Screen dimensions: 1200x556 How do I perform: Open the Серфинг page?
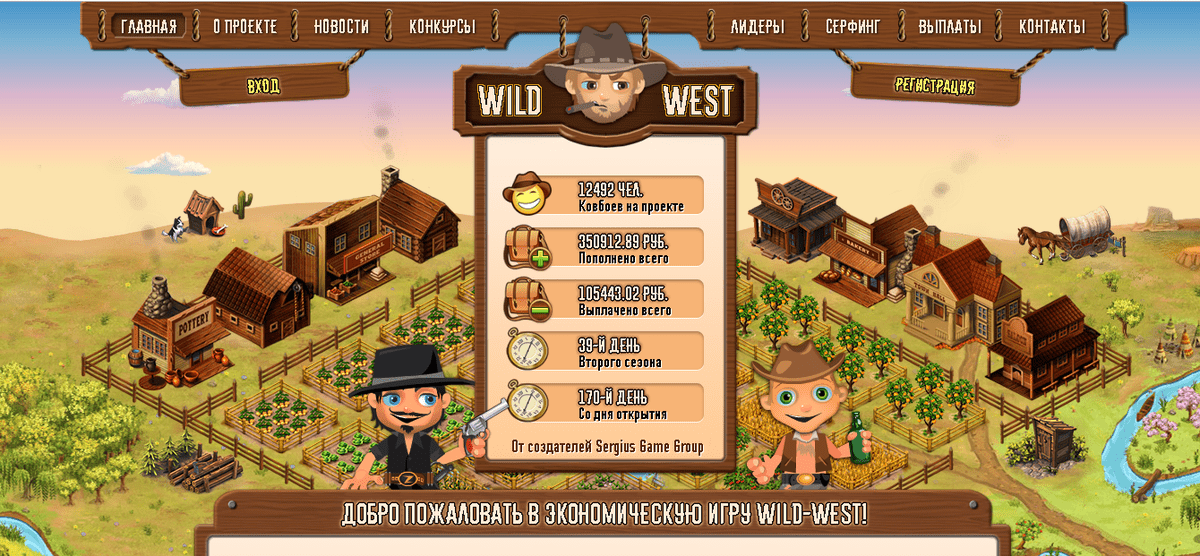pyautogui.click(x=853, y=26)
